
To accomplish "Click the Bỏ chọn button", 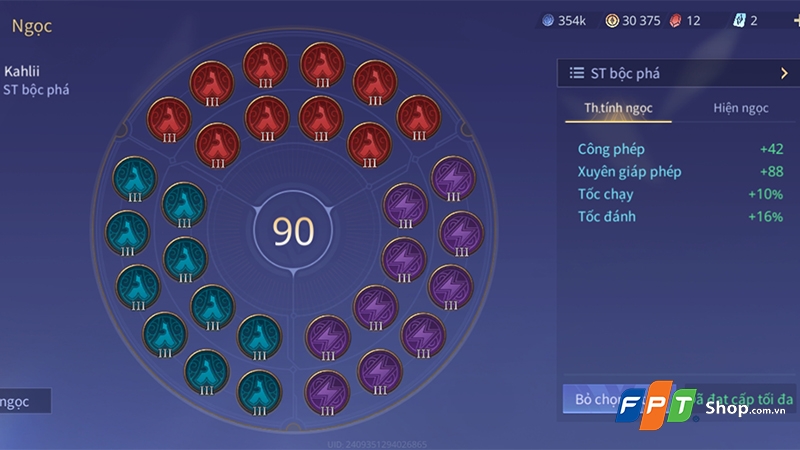I will click(592, 400).
